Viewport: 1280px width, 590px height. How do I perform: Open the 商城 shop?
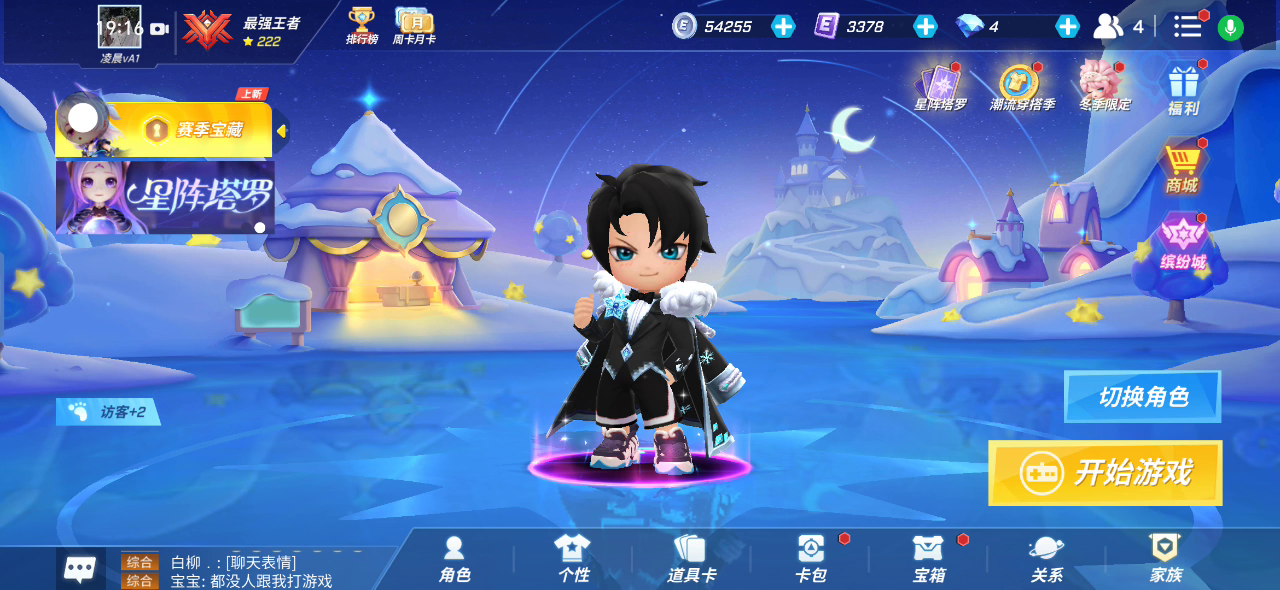click(x=1181, y=168)
